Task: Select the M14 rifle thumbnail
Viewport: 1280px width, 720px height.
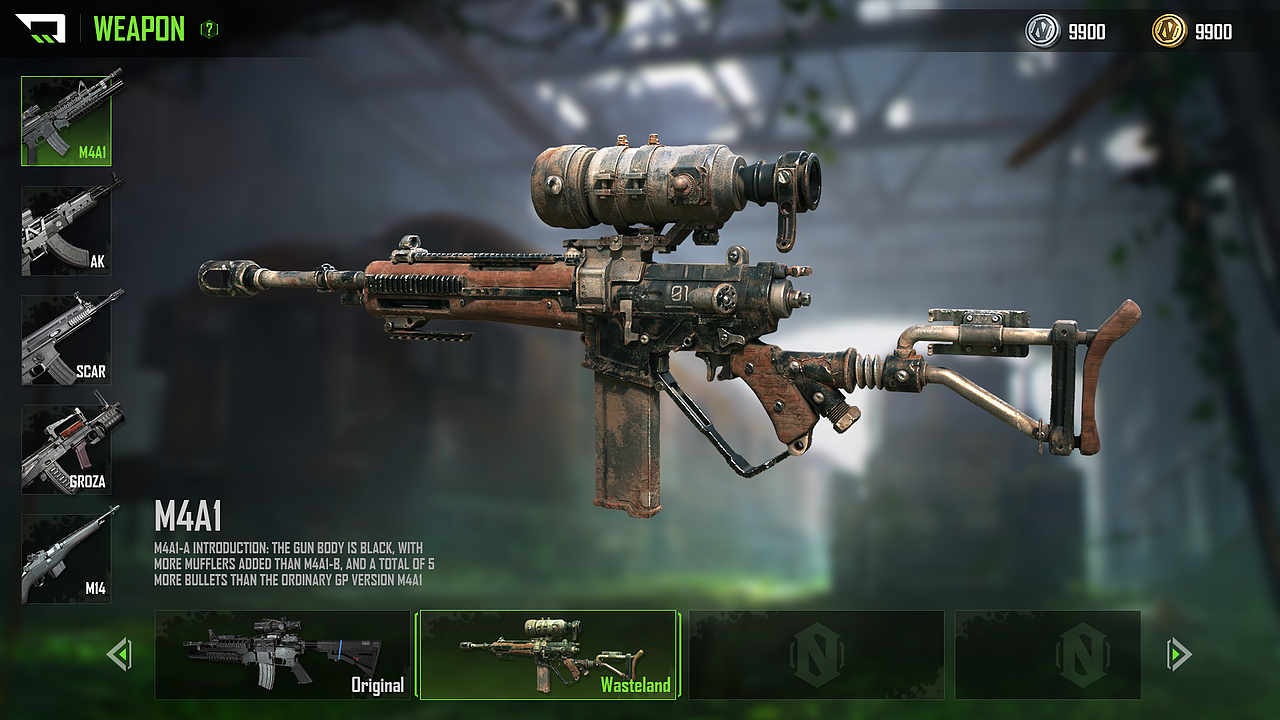Action: click(66, 559)
